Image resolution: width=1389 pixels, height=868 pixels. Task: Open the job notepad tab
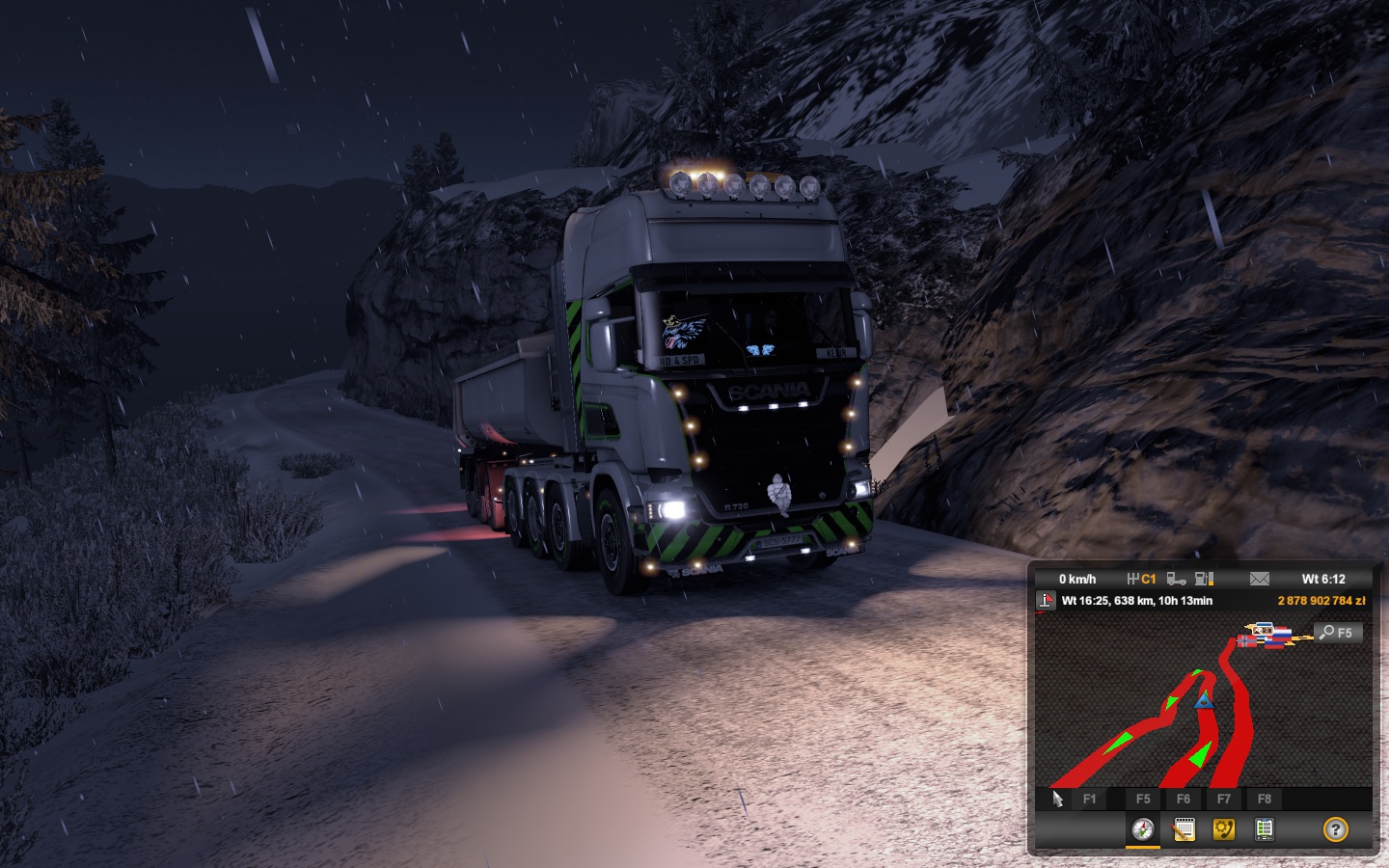pyautogui.click(x=1184, y=829)
